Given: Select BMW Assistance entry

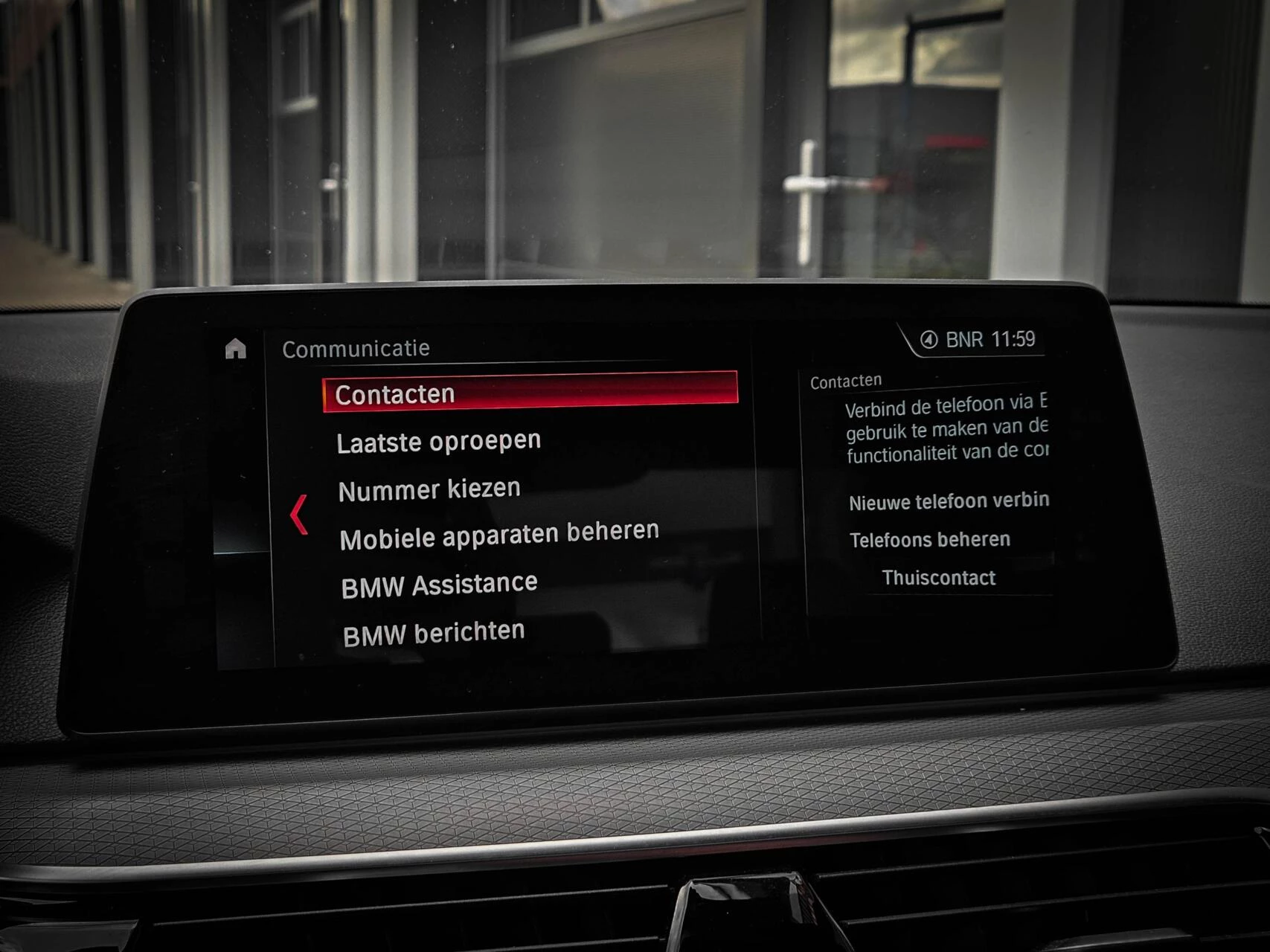Looking at the screenshot, I should 439,585.
